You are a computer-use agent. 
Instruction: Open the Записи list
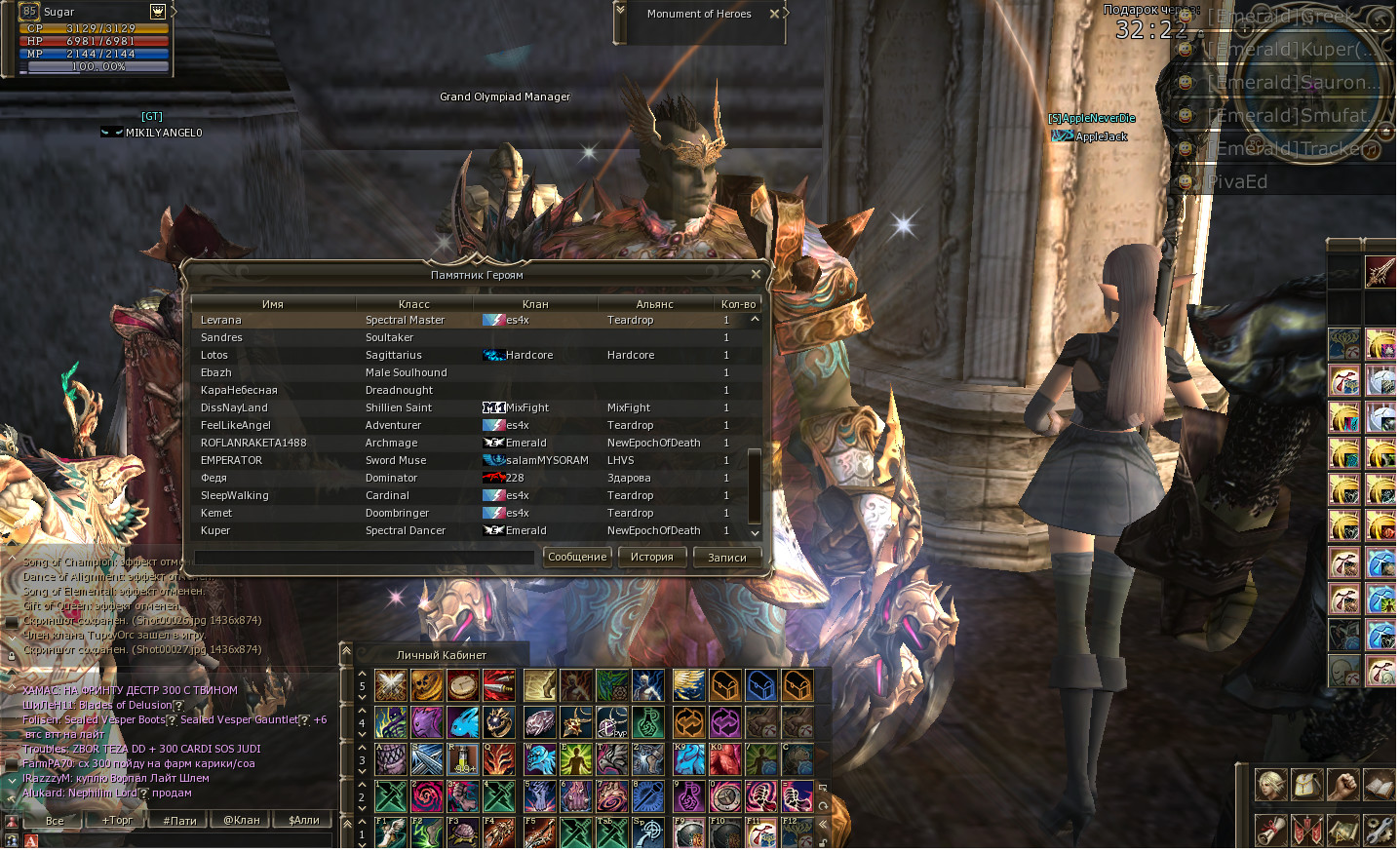(726, 557)
